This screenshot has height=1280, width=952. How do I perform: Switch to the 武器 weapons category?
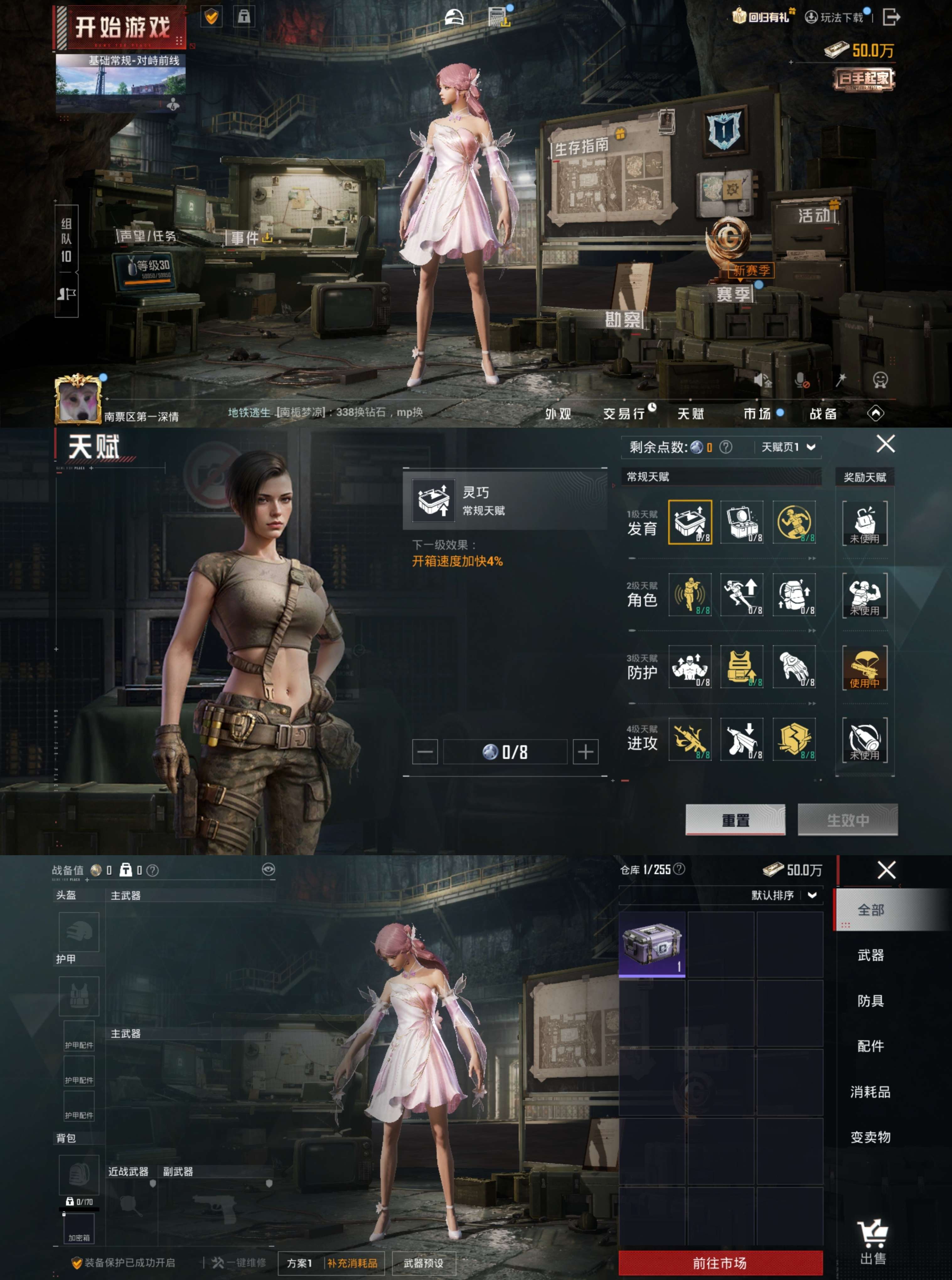pyautogui.click(x=870, y=955)
